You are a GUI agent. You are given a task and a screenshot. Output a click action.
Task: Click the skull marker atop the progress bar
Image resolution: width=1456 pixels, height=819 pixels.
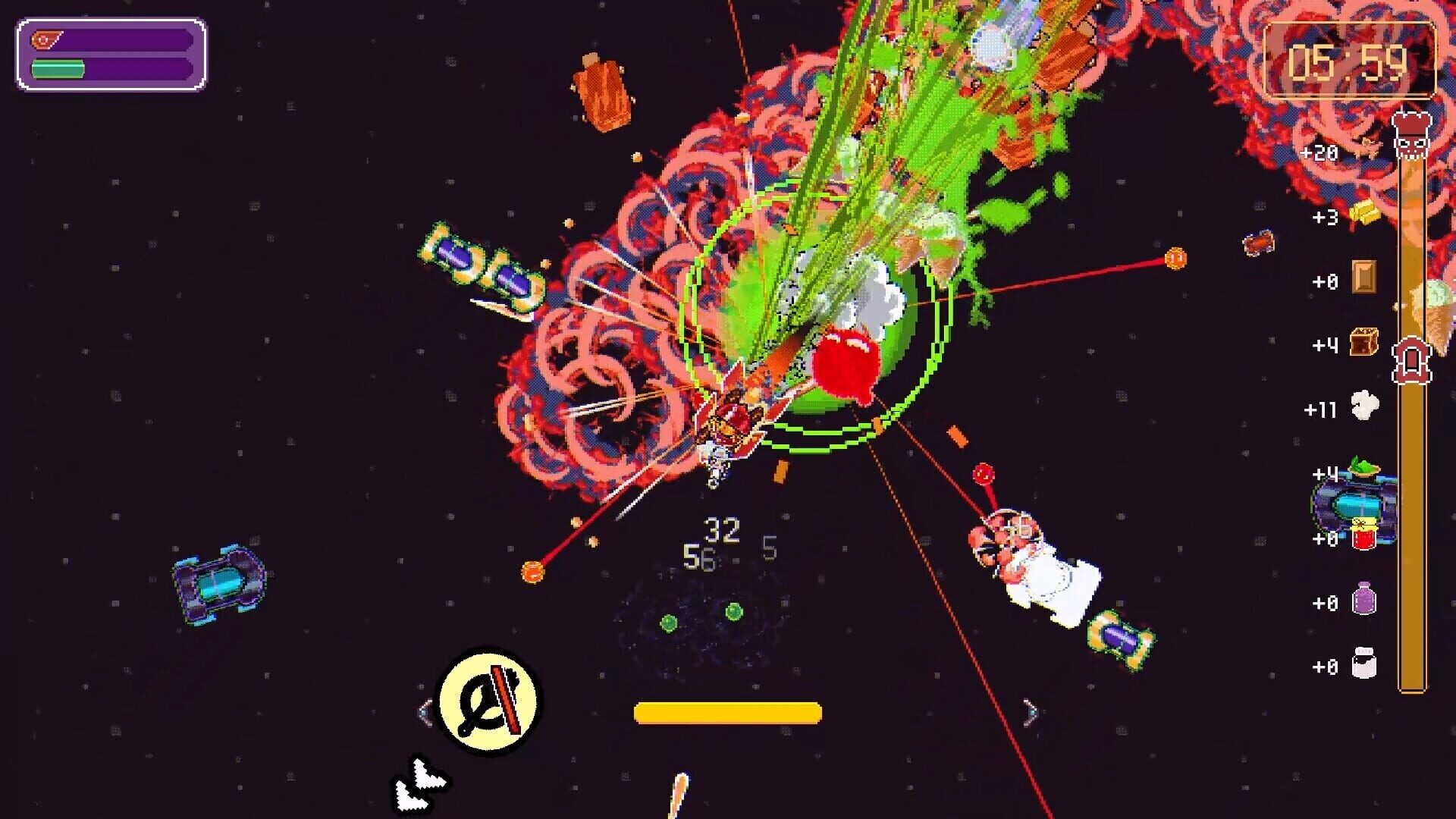[x=1413, y=136]
